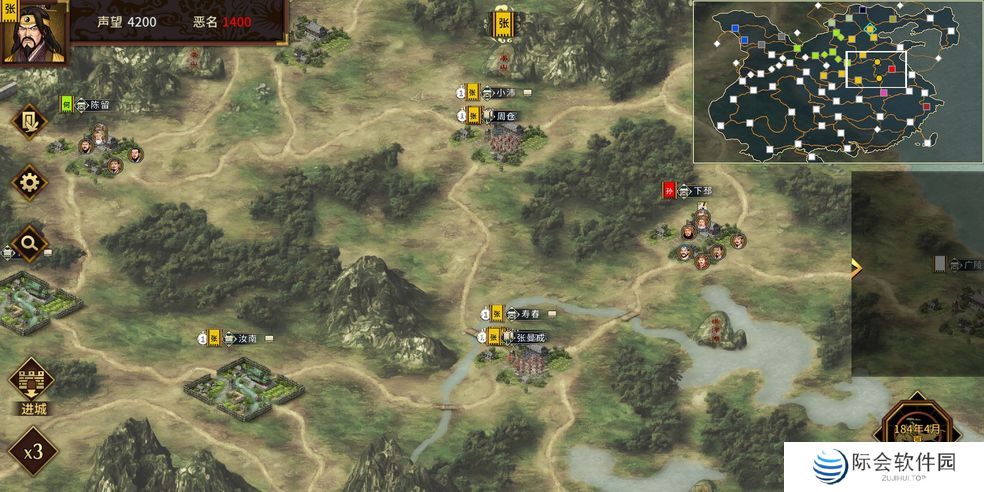Toggle the x3 game speed button
The height and width of the screenshot is (492, 984).
click(x=33, y=450)
